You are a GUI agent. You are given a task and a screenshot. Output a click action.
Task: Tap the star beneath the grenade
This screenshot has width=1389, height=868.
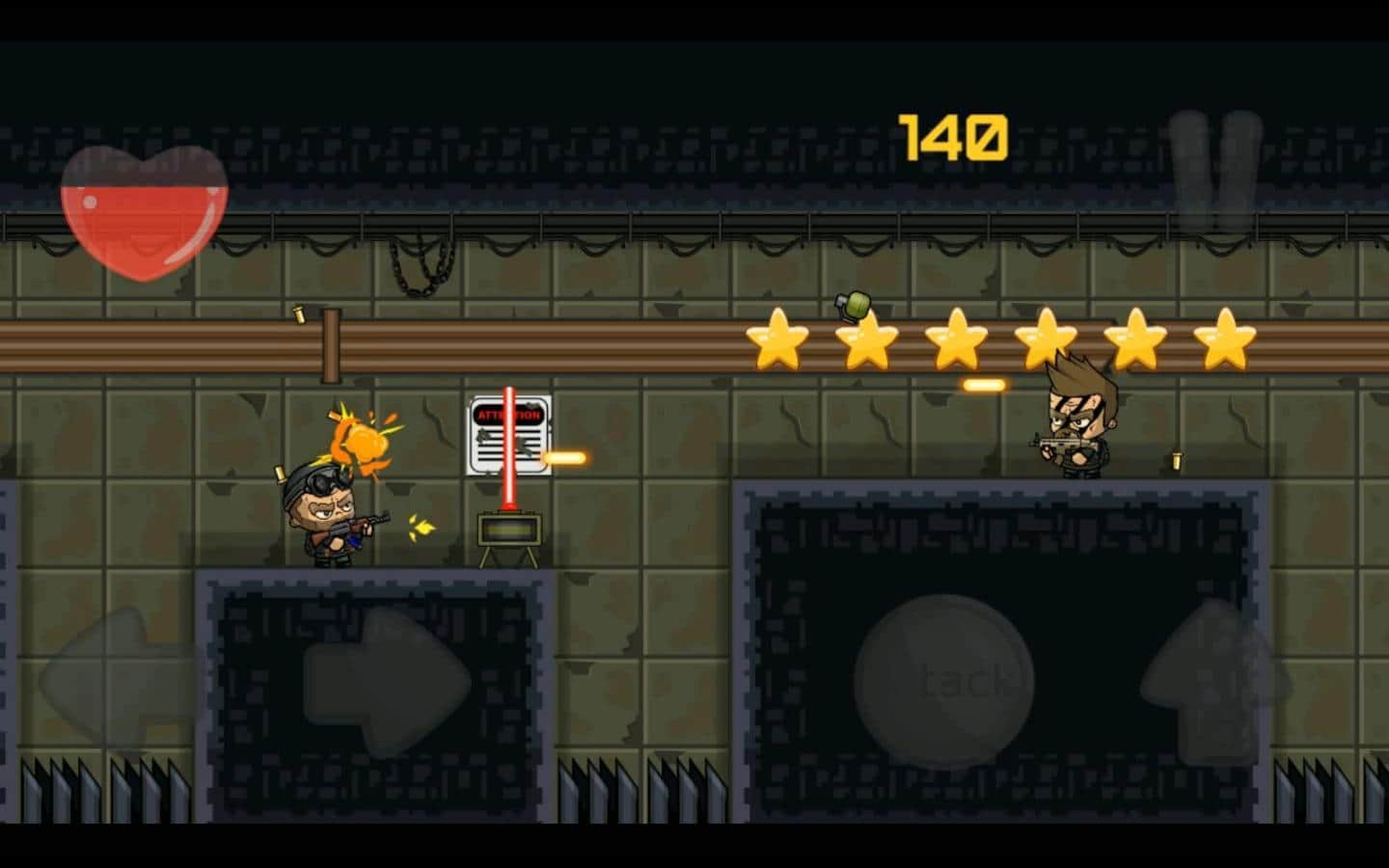coord(866,342)
